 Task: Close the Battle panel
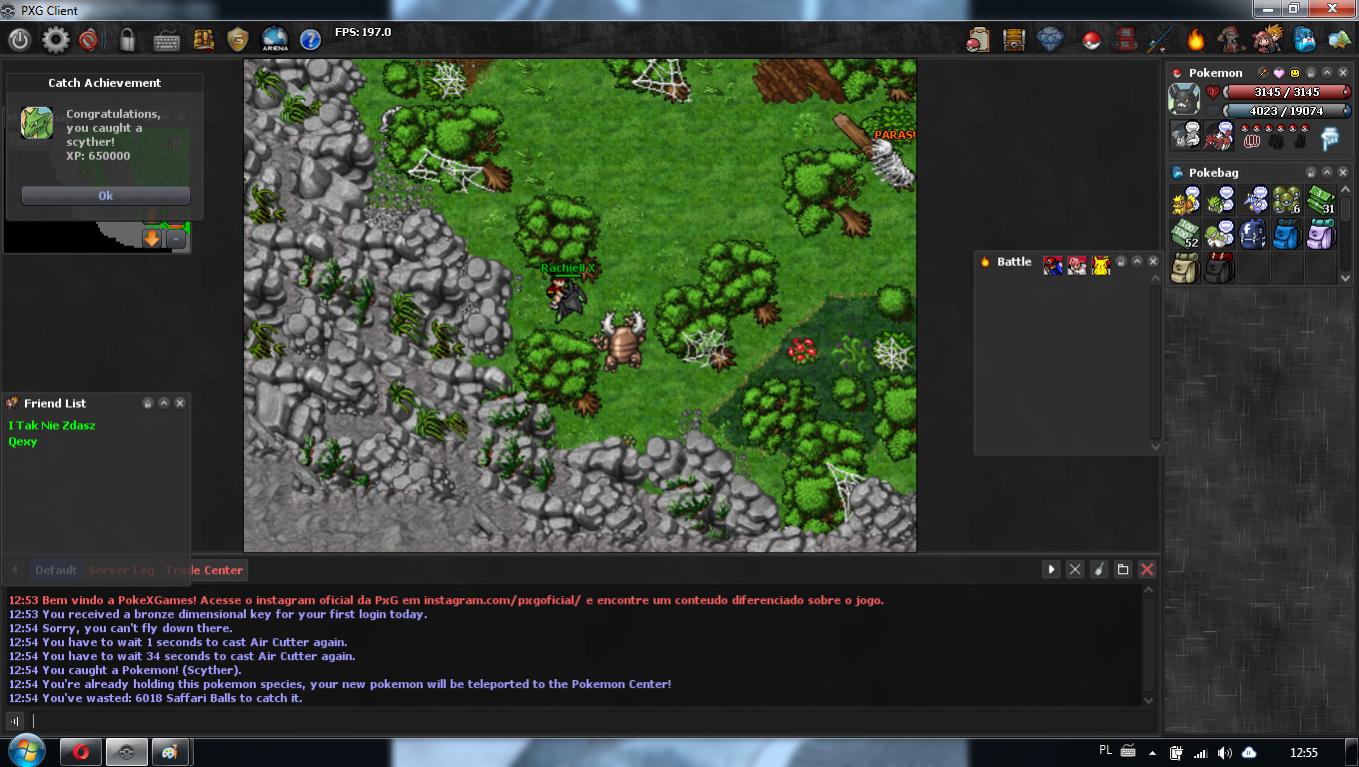[1153, 262]
